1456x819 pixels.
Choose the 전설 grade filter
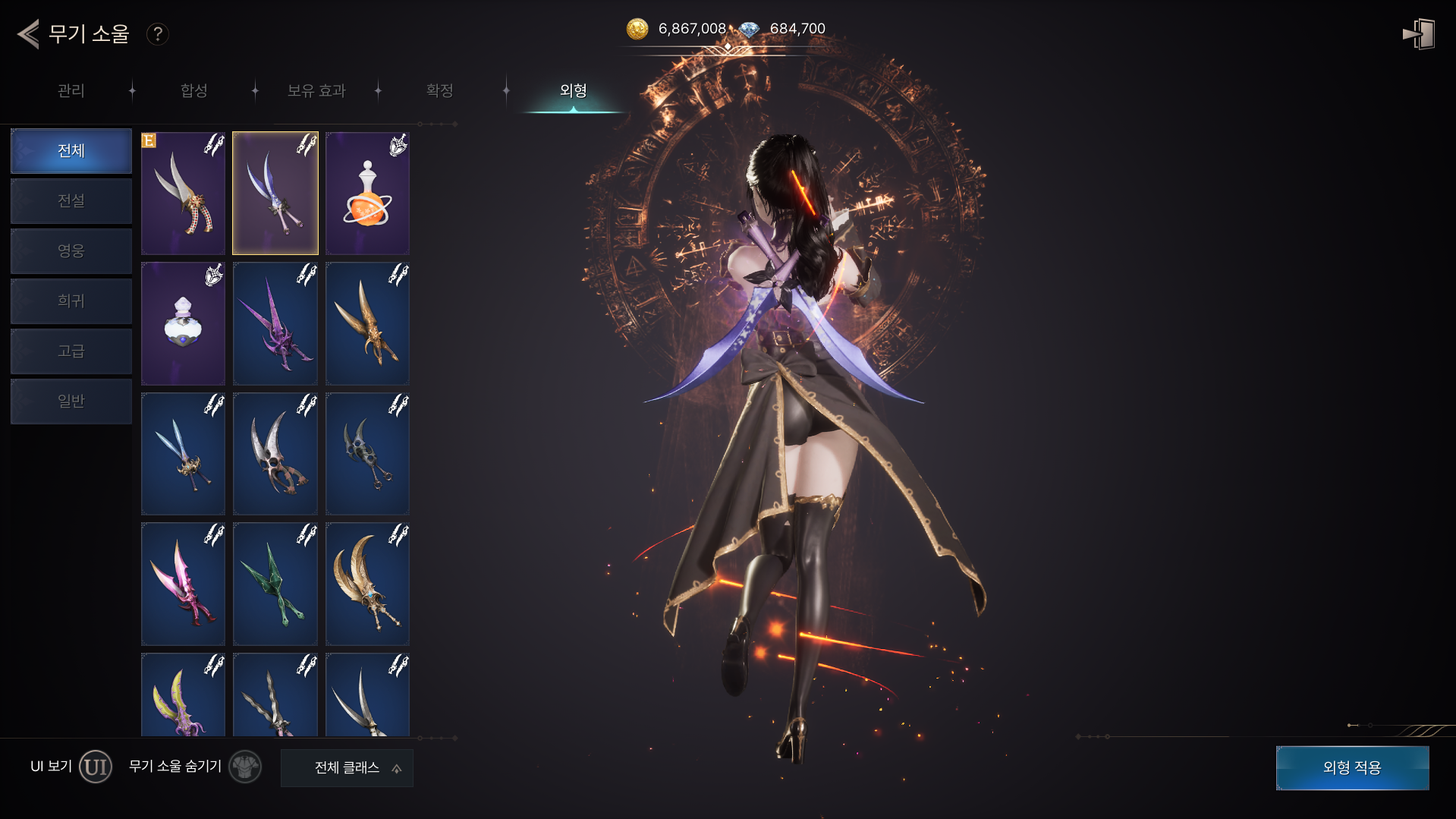(71, 201)
